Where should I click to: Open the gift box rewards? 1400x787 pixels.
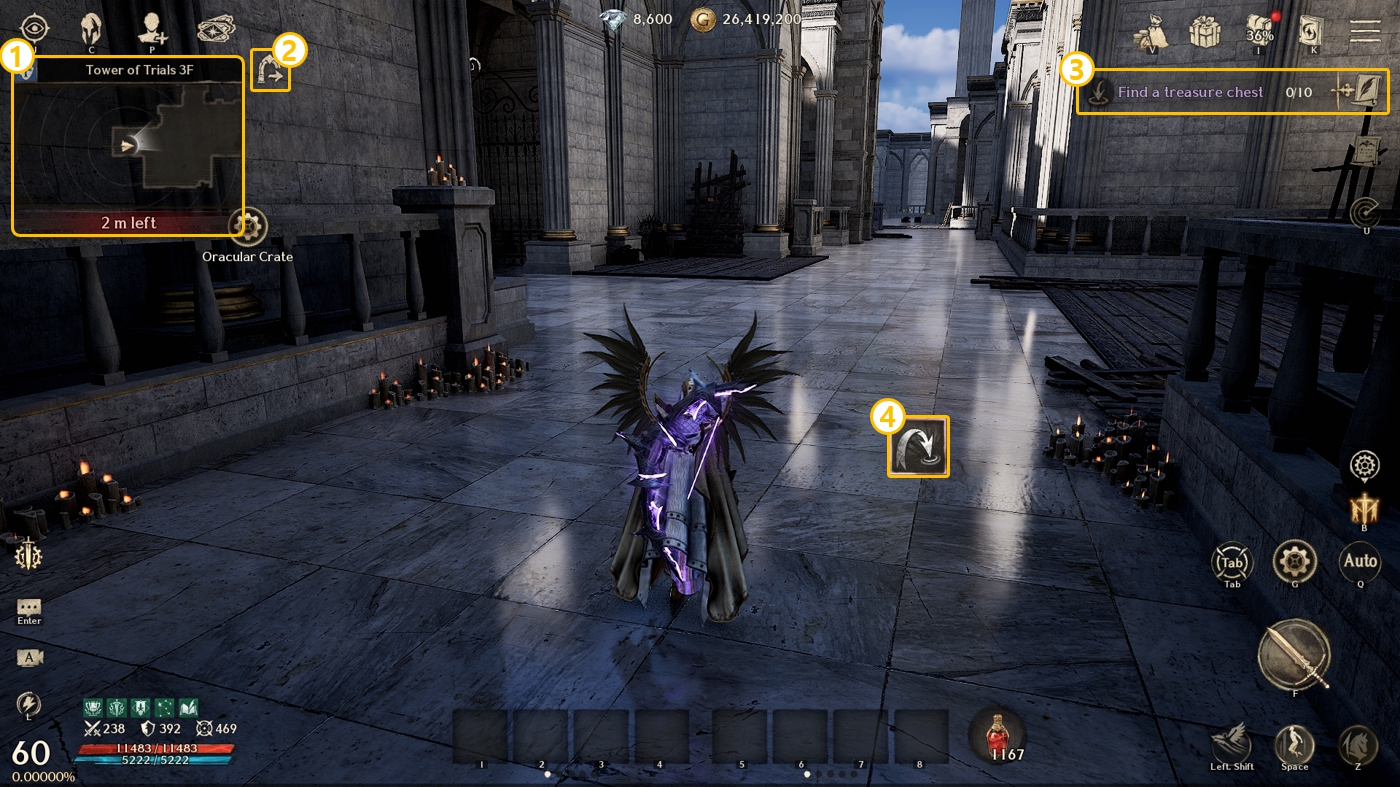click(1204, 31)
